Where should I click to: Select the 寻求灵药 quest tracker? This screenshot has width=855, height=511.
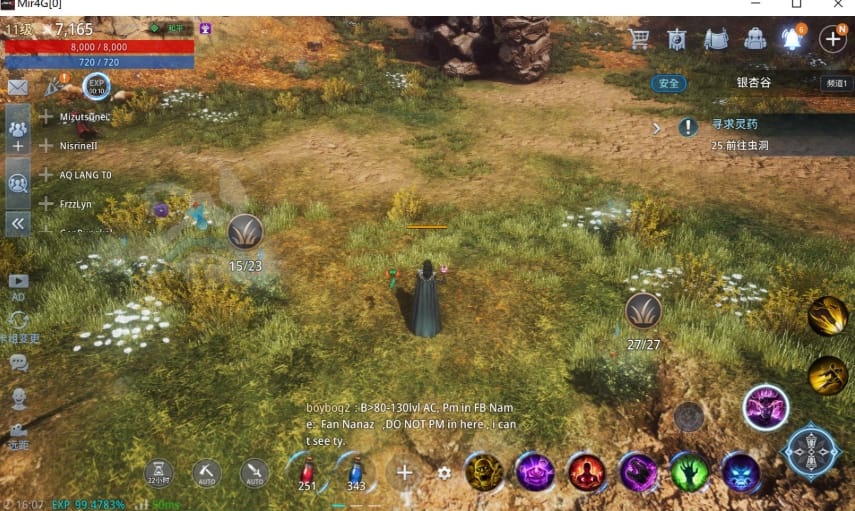(x=734, y=125)
